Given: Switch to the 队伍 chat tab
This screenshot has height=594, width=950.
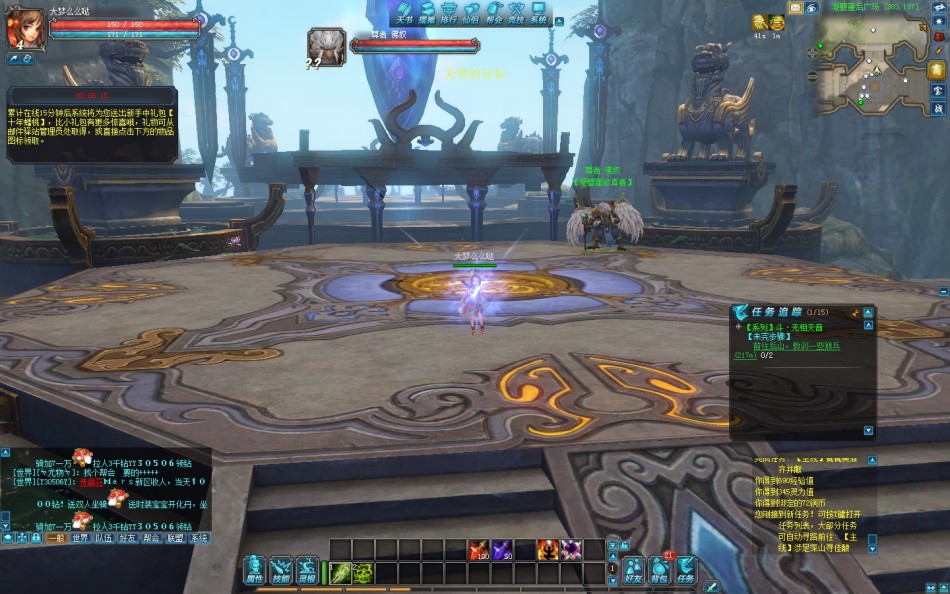Looking at the screenshot, I should click(x=104, y=538).
